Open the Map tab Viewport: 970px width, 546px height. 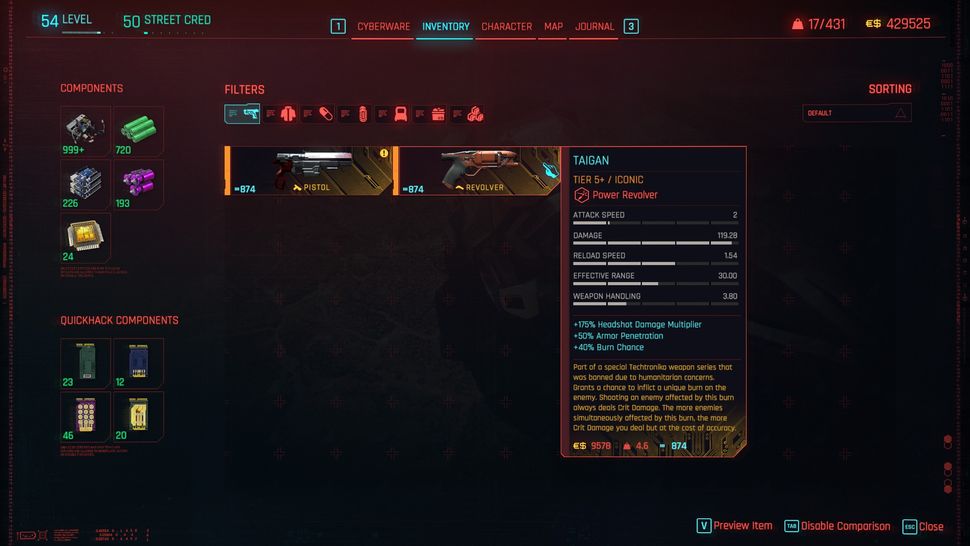553,26
